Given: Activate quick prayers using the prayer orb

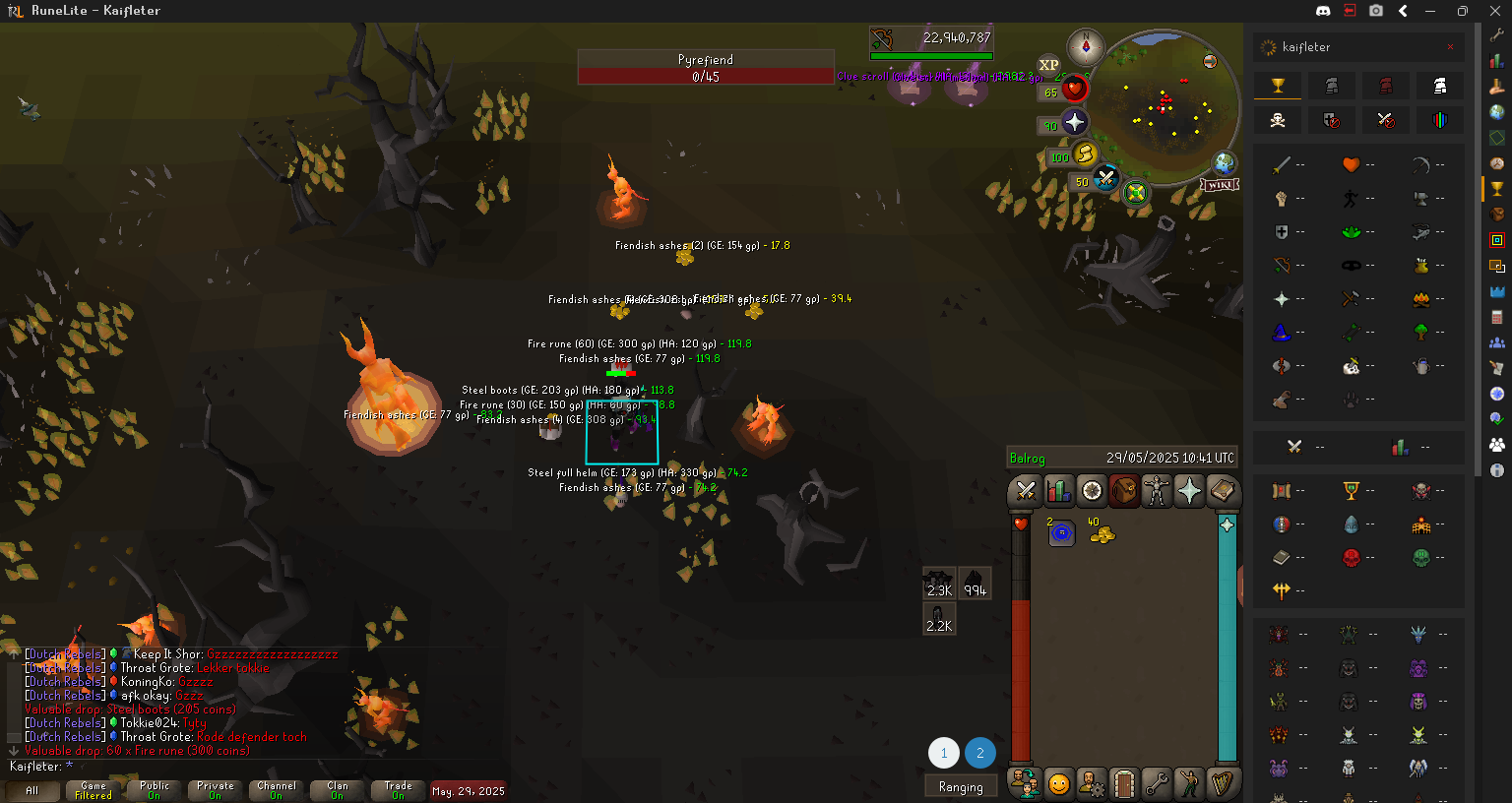Looking at the screenshot, I should point(1075,123).
